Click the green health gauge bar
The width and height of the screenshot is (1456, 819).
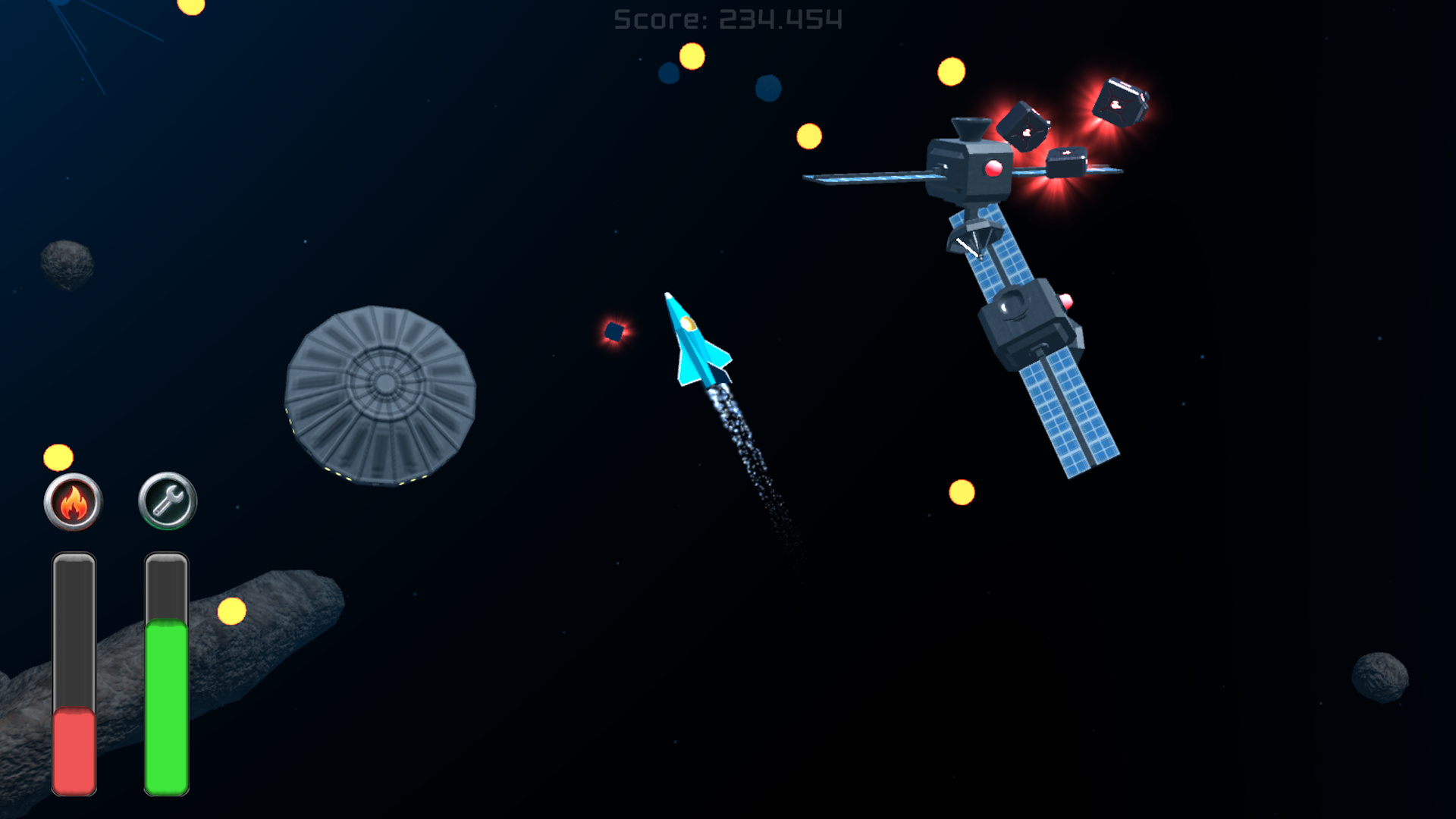coord(165,705)
